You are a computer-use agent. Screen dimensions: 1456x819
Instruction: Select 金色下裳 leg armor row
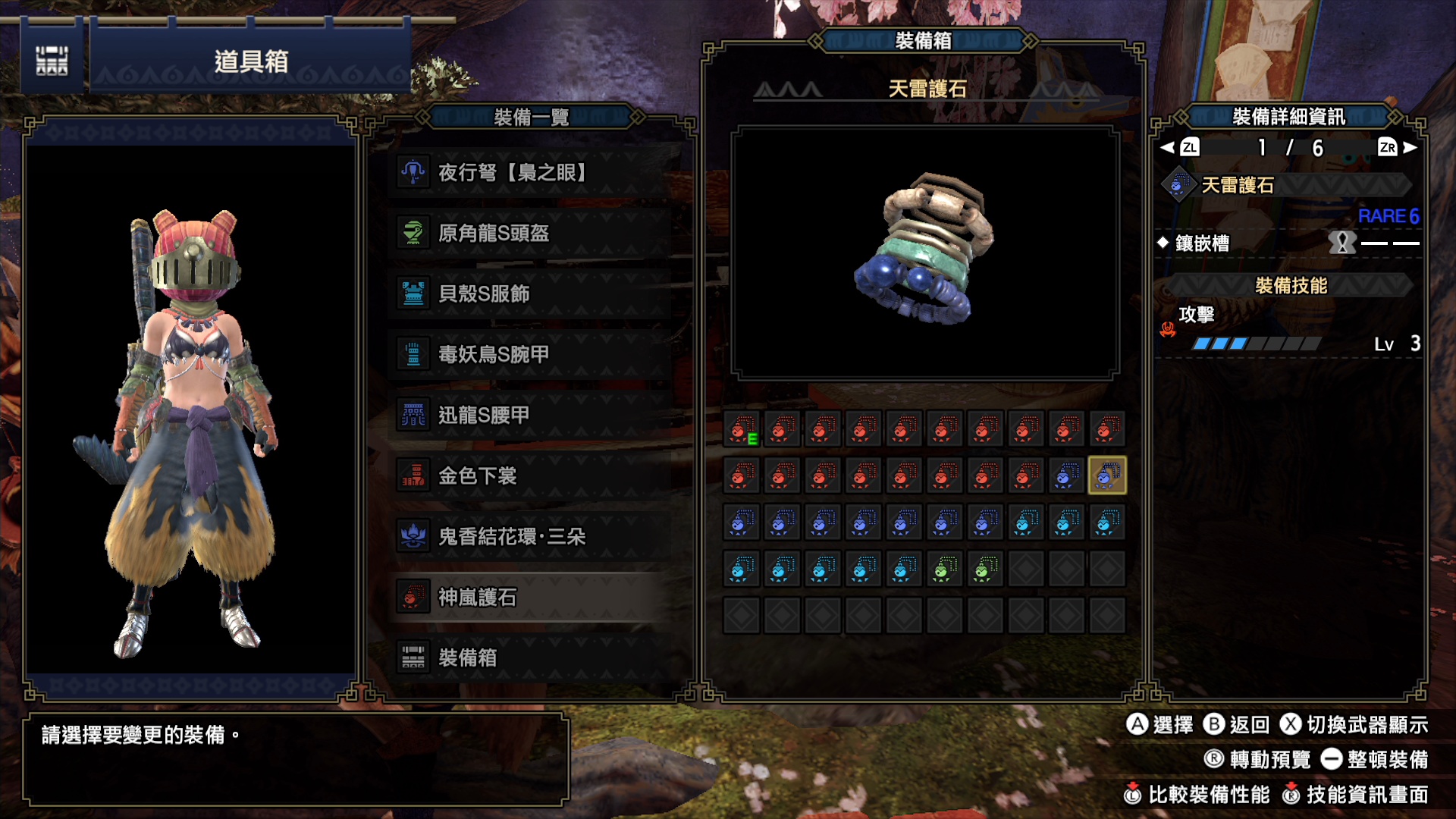531,476
